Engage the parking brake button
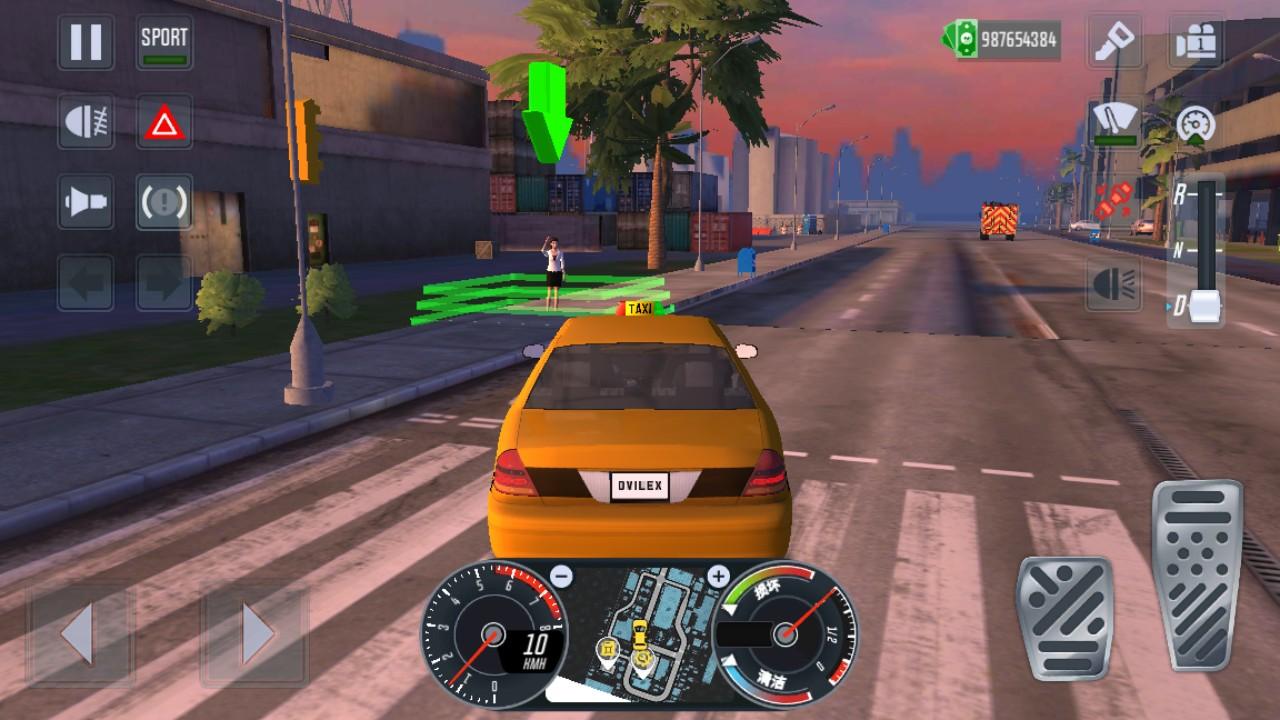 point(164,202)
